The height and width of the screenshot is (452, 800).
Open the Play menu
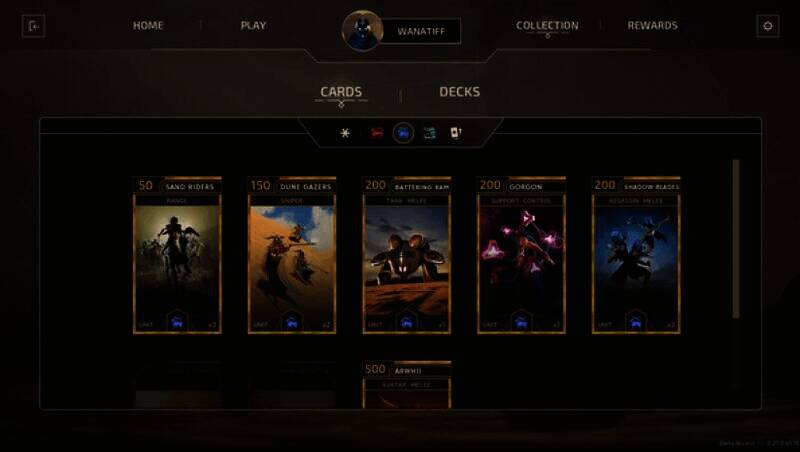tap(253, 26)
